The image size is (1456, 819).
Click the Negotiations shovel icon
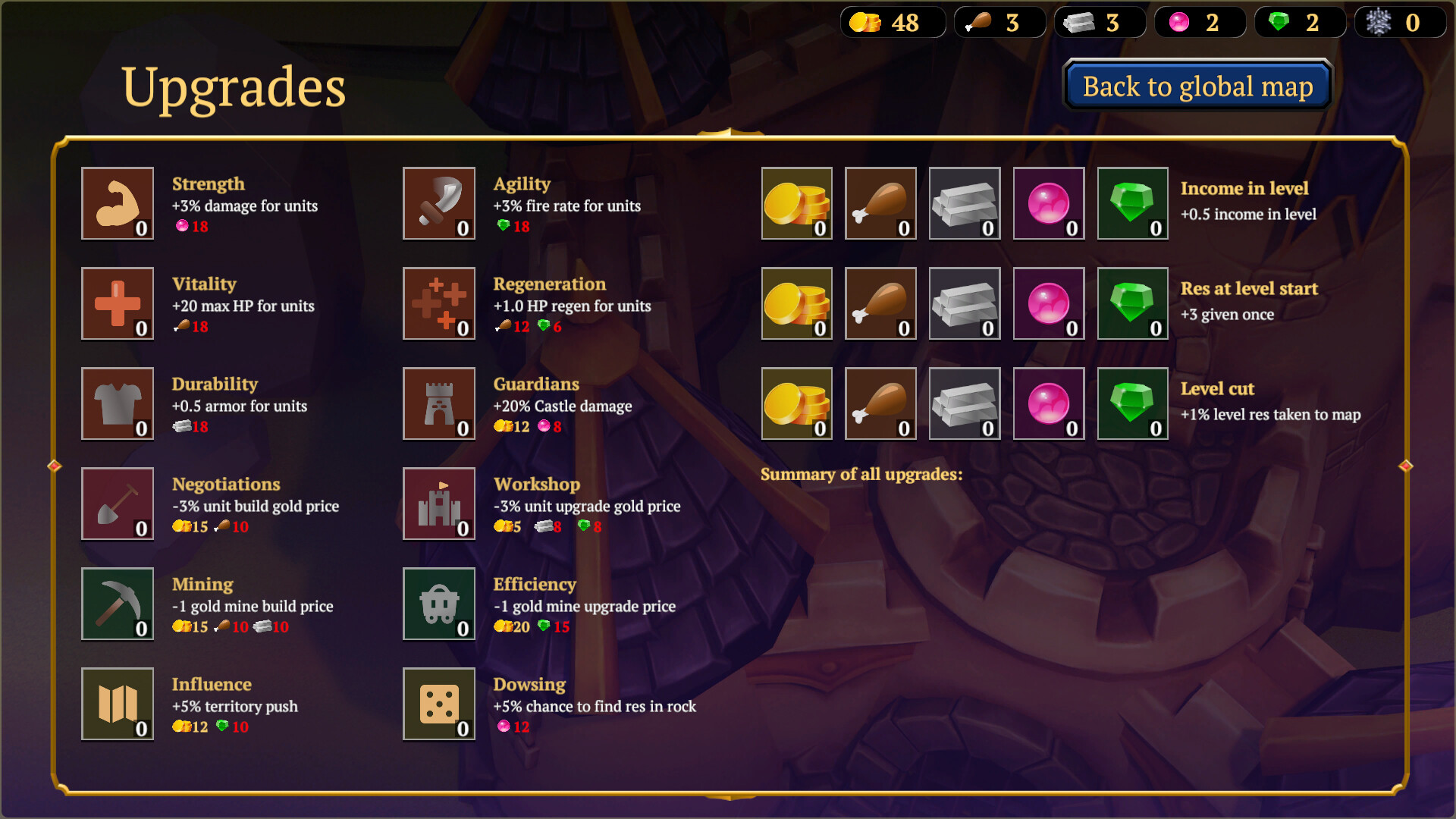[117, 504]
